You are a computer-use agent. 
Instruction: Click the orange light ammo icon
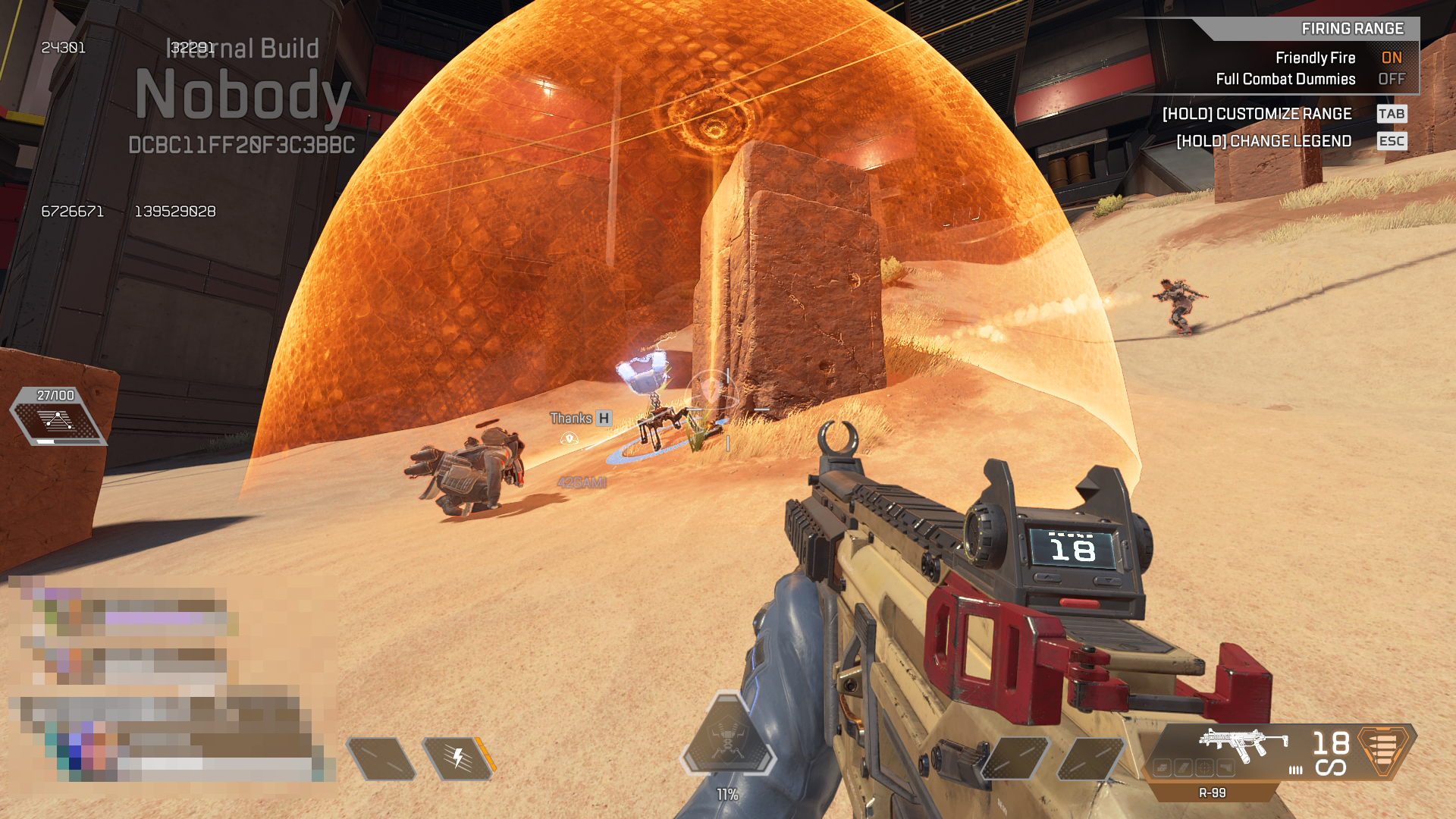click(1384, 749)
